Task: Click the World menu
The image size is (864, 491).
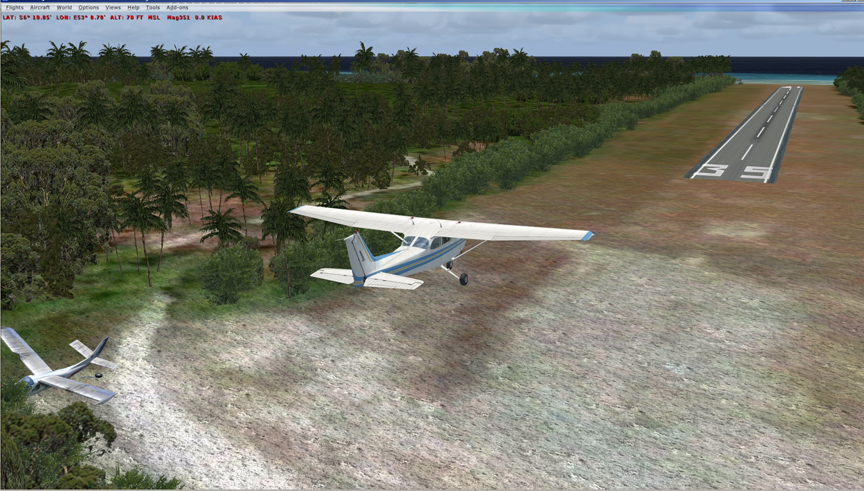Action: pos(64,7)
